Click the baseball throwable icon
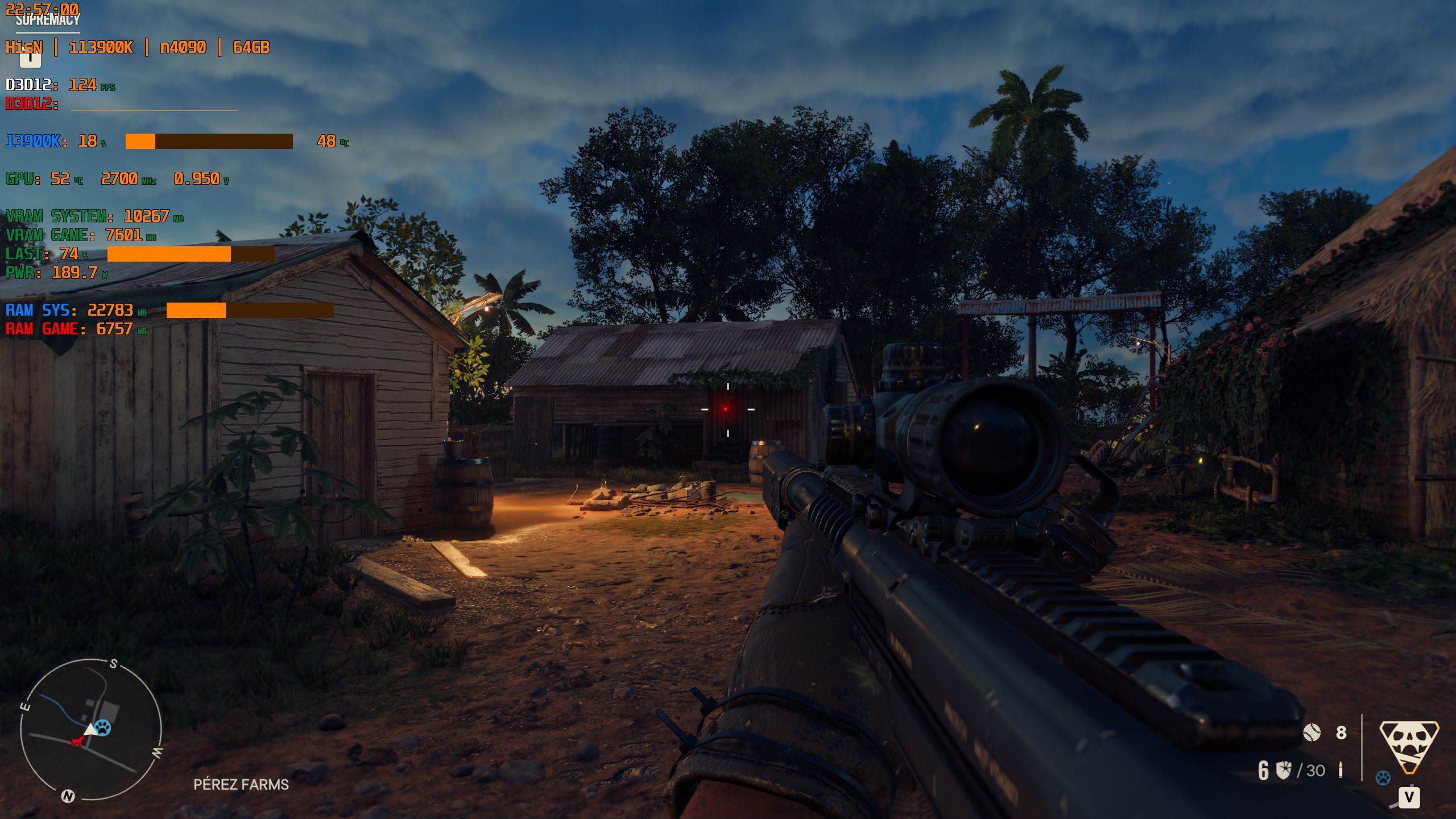The height and width of the screenshot is (819, 1456). [x=1313, y=733]
